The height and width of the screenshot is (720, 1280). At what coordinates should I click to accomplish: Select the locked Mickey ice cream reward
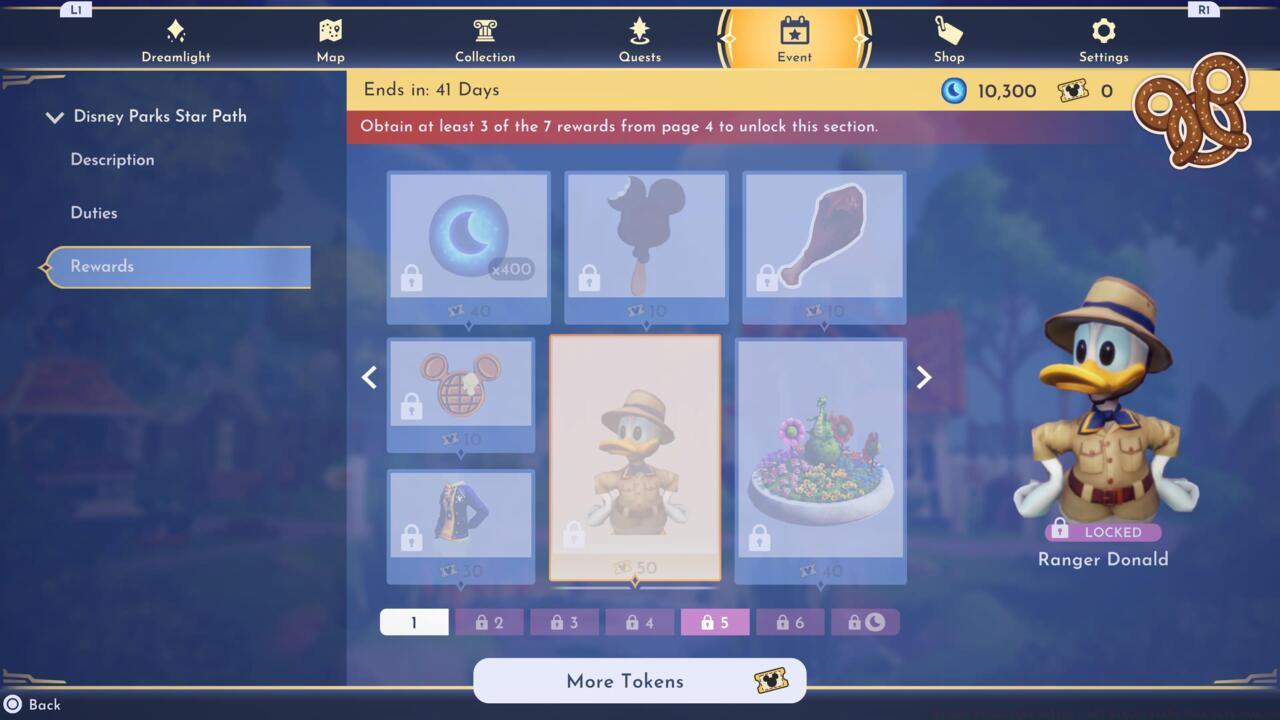(x=646, y=240)
